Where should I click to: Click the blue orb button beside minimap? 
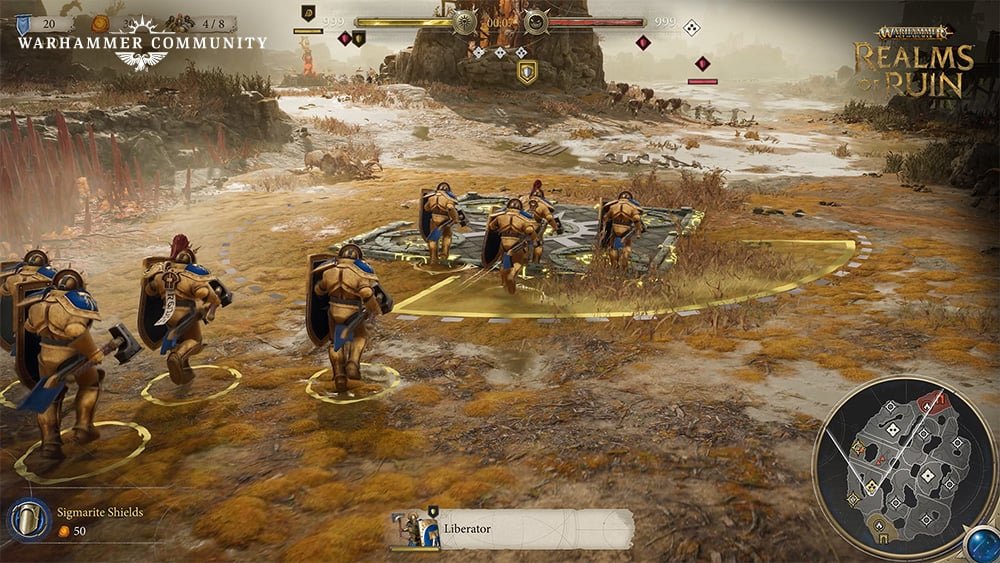[979, 544]
